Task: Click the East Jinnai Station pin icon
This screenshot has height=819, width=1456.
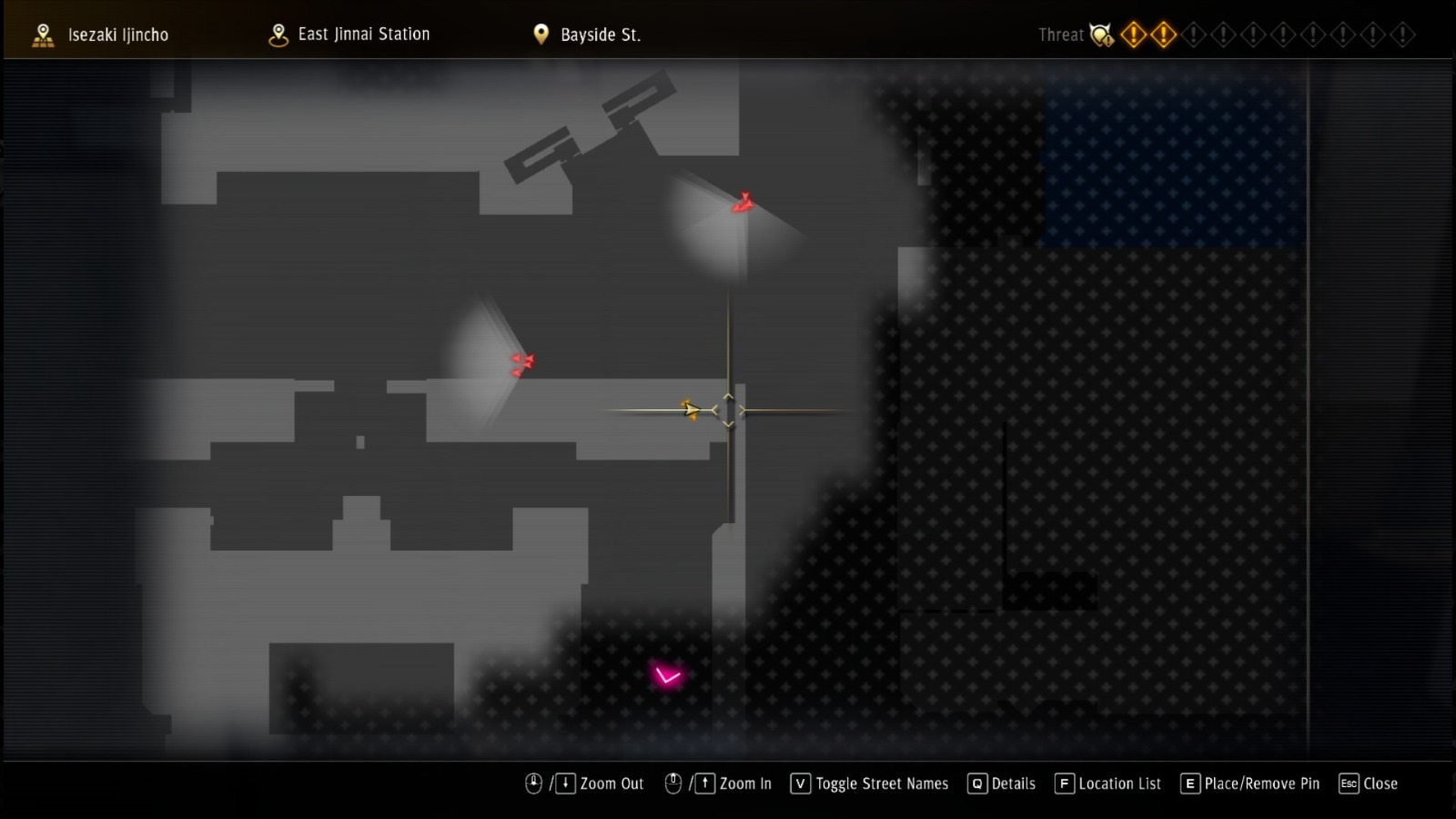Action: [x=278, y=34]
